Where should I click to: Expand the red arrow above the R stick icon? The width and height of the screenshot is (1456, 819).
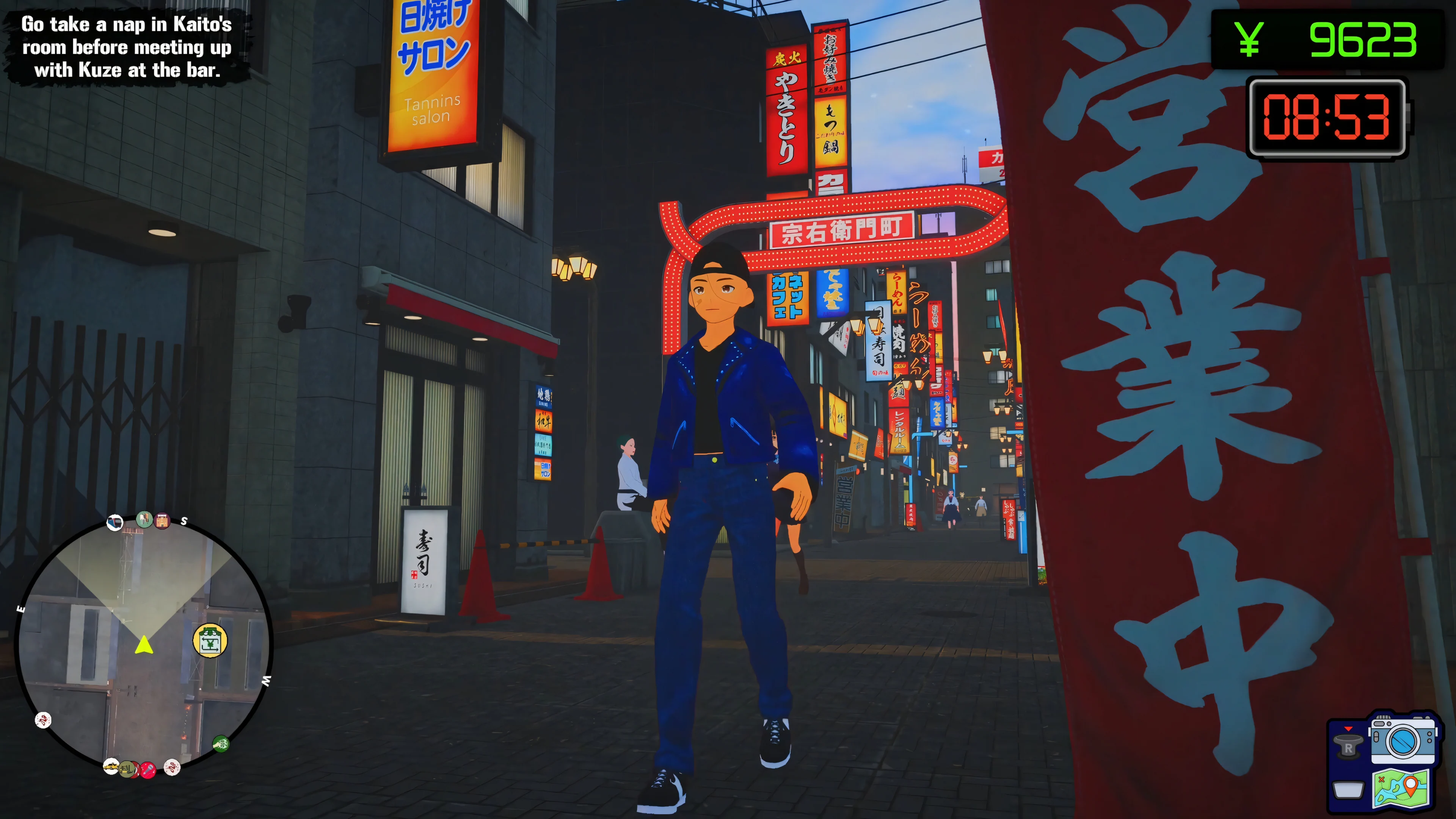pyautogui.click(x=1348, y=729)
